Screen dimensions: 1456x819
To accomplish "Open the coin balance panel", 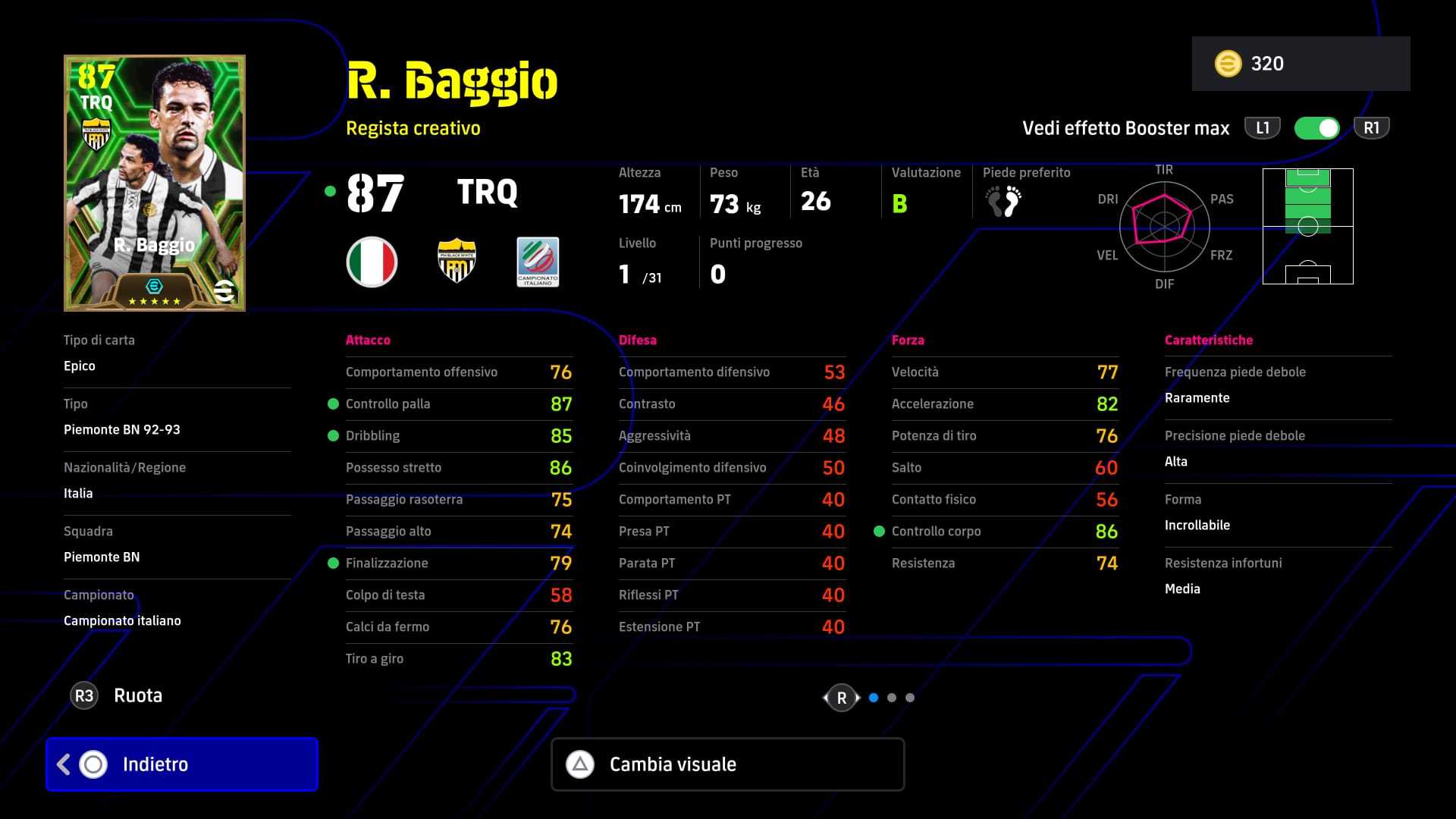I will click(1301, 64).
